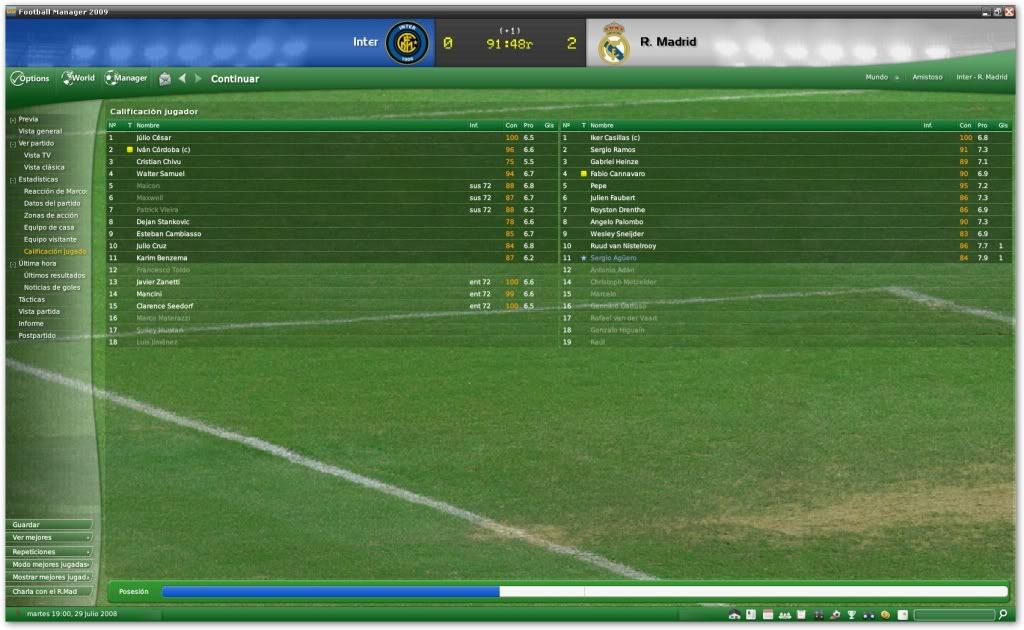Show Datos del partido statistics

click(x=53, y=203)
